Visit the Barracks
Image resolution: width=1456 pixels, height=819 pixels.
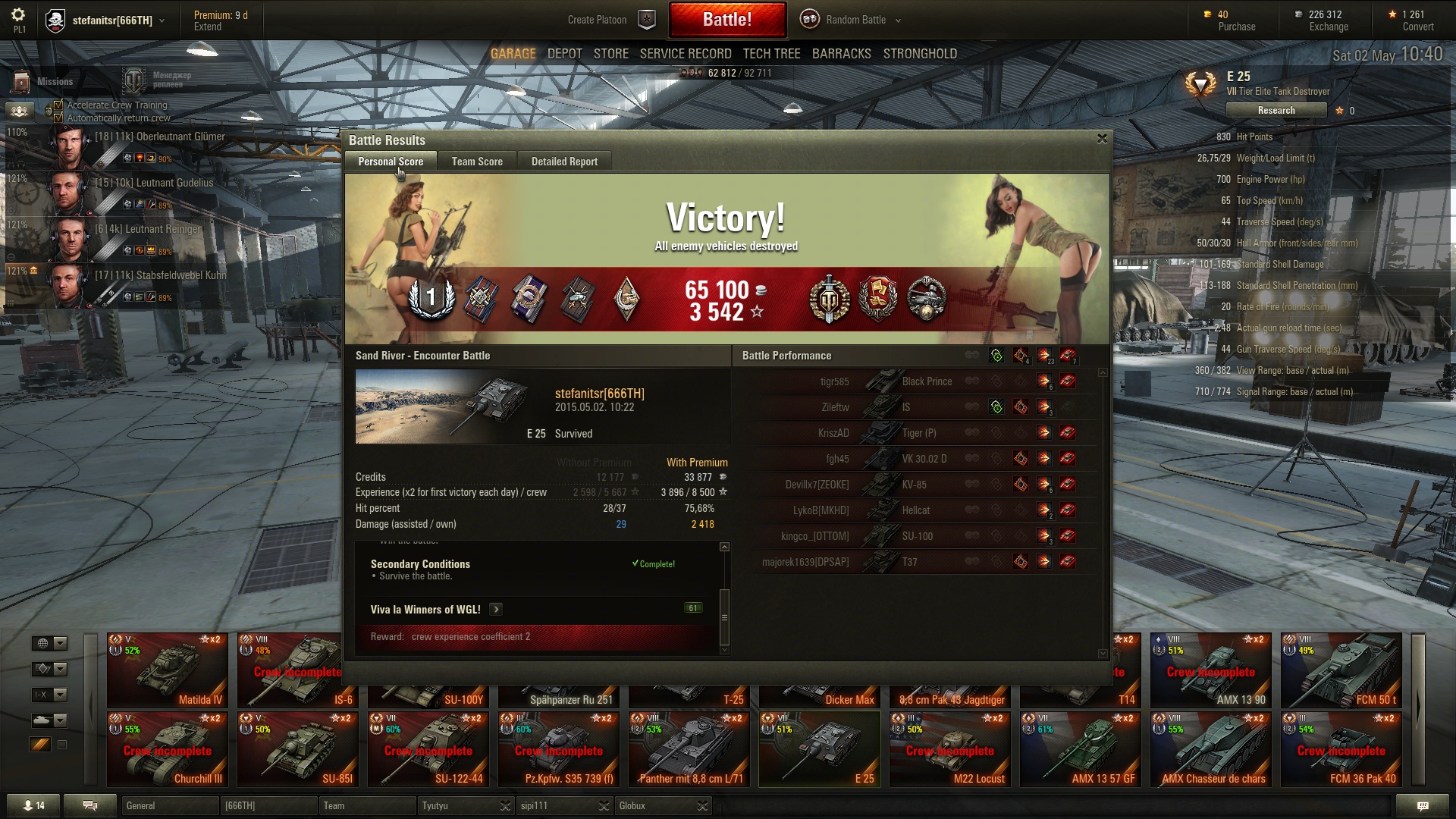pyautogui.click(x=841, y=54)
